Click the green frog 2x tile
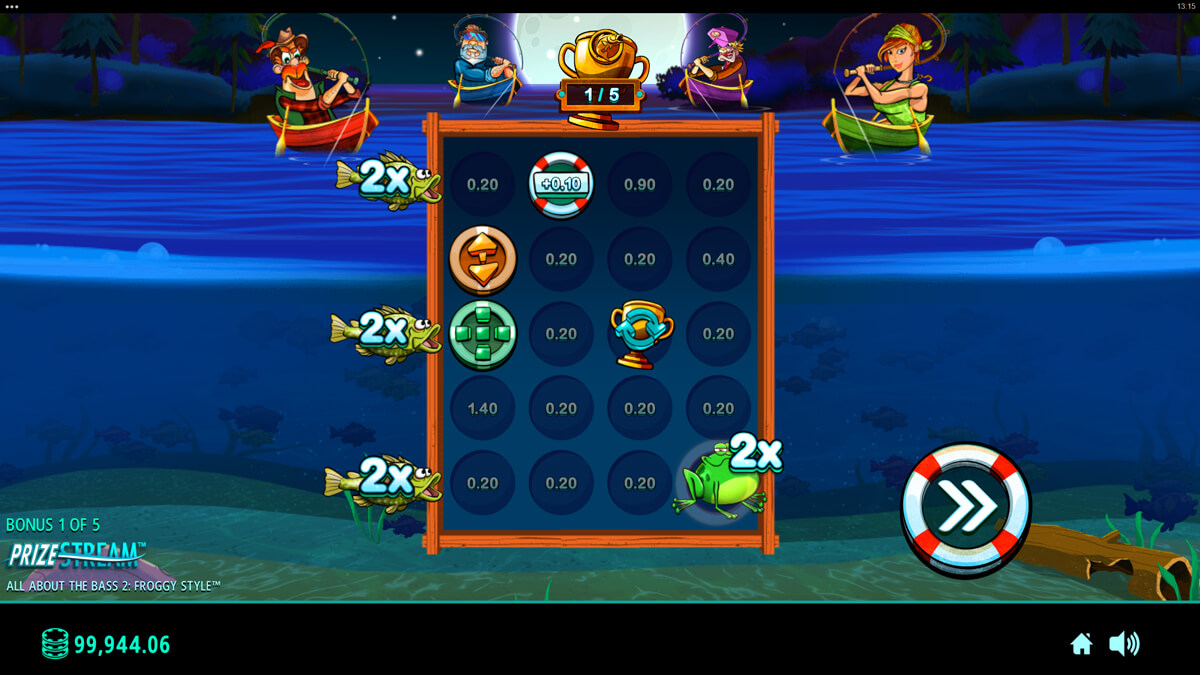 point(718,484)
